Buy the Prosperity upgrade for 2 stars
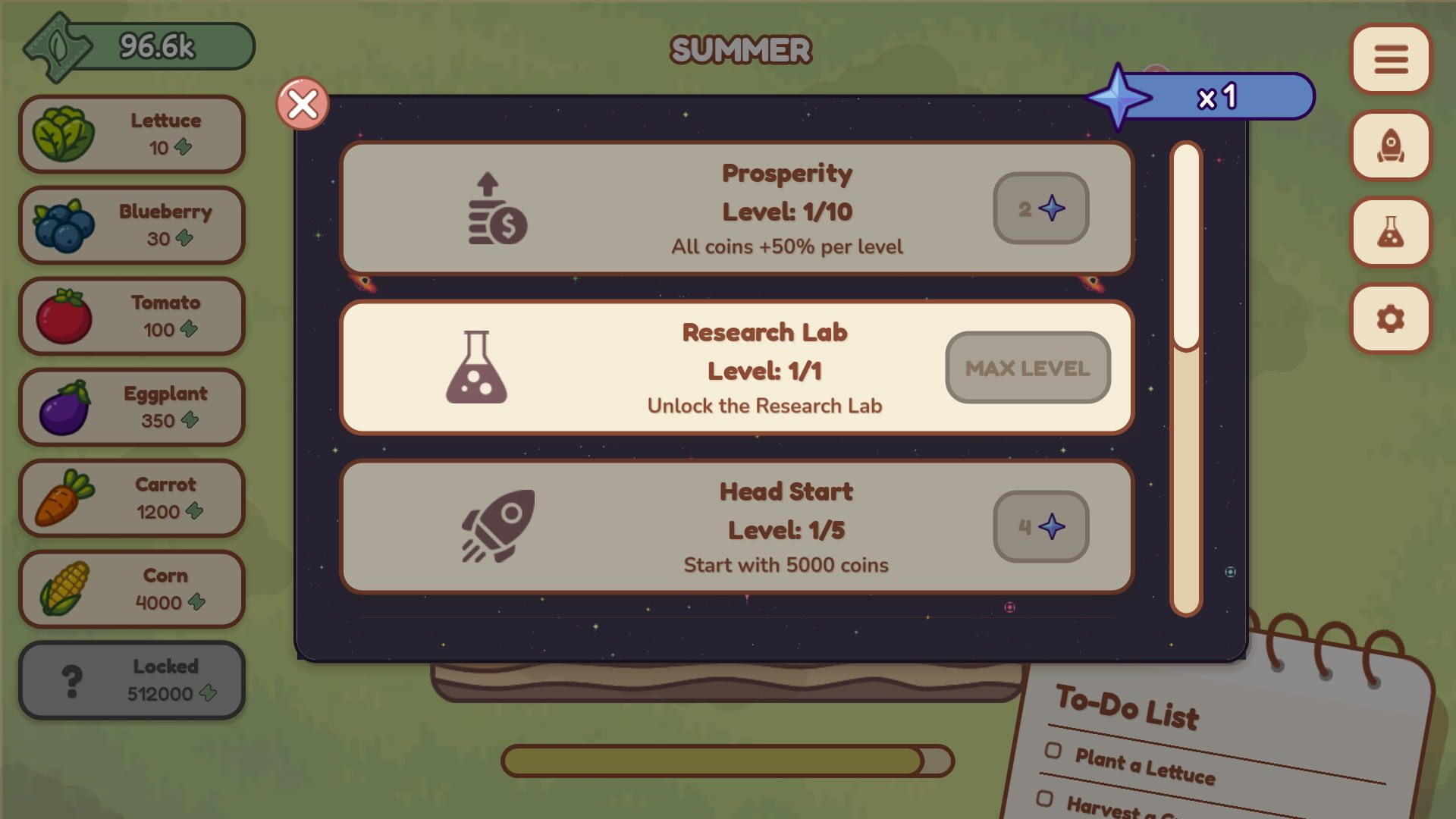The width and height of the screenshot is (1456, 819). [x=1040, y=209]
